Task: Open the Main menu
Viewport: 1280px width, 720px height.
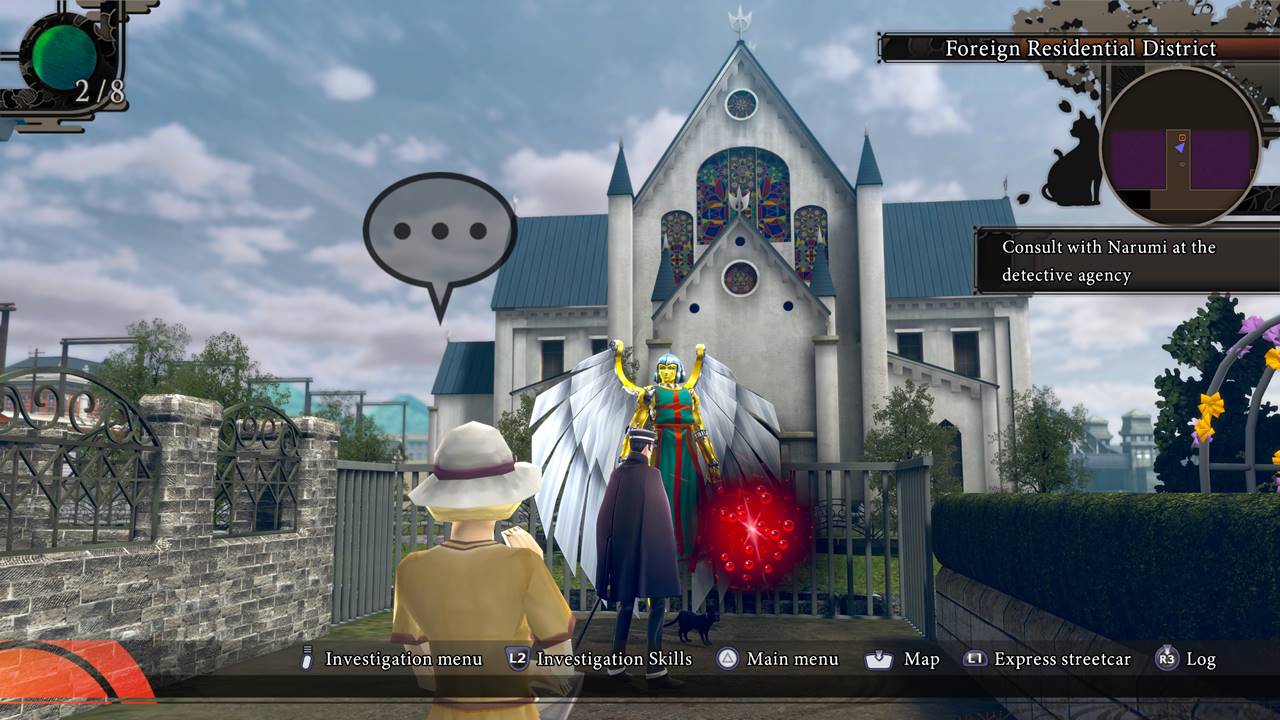Action: click(x=777, y=659)
